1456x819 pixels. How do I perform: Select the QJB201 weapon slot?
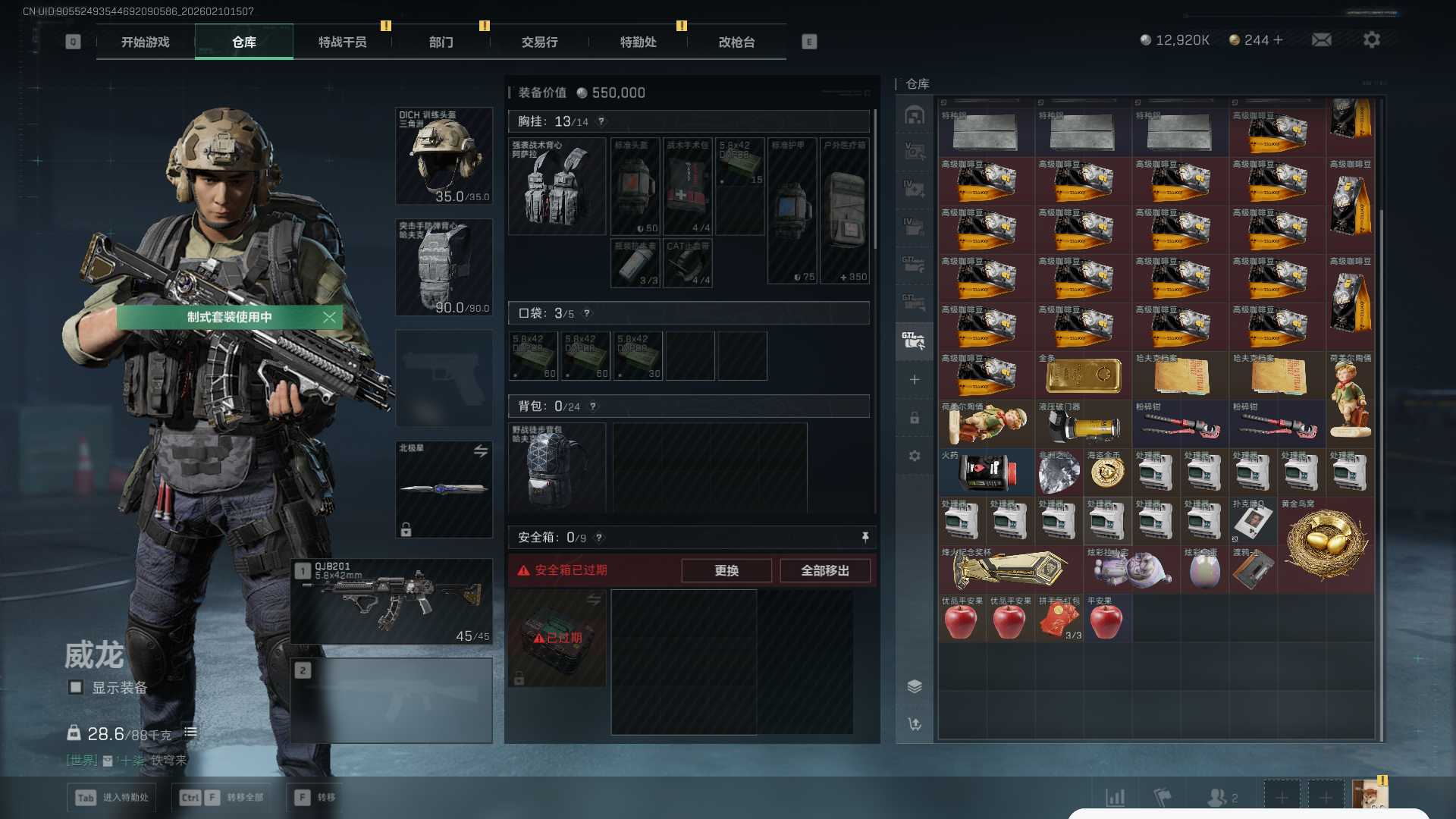(391, 602)
